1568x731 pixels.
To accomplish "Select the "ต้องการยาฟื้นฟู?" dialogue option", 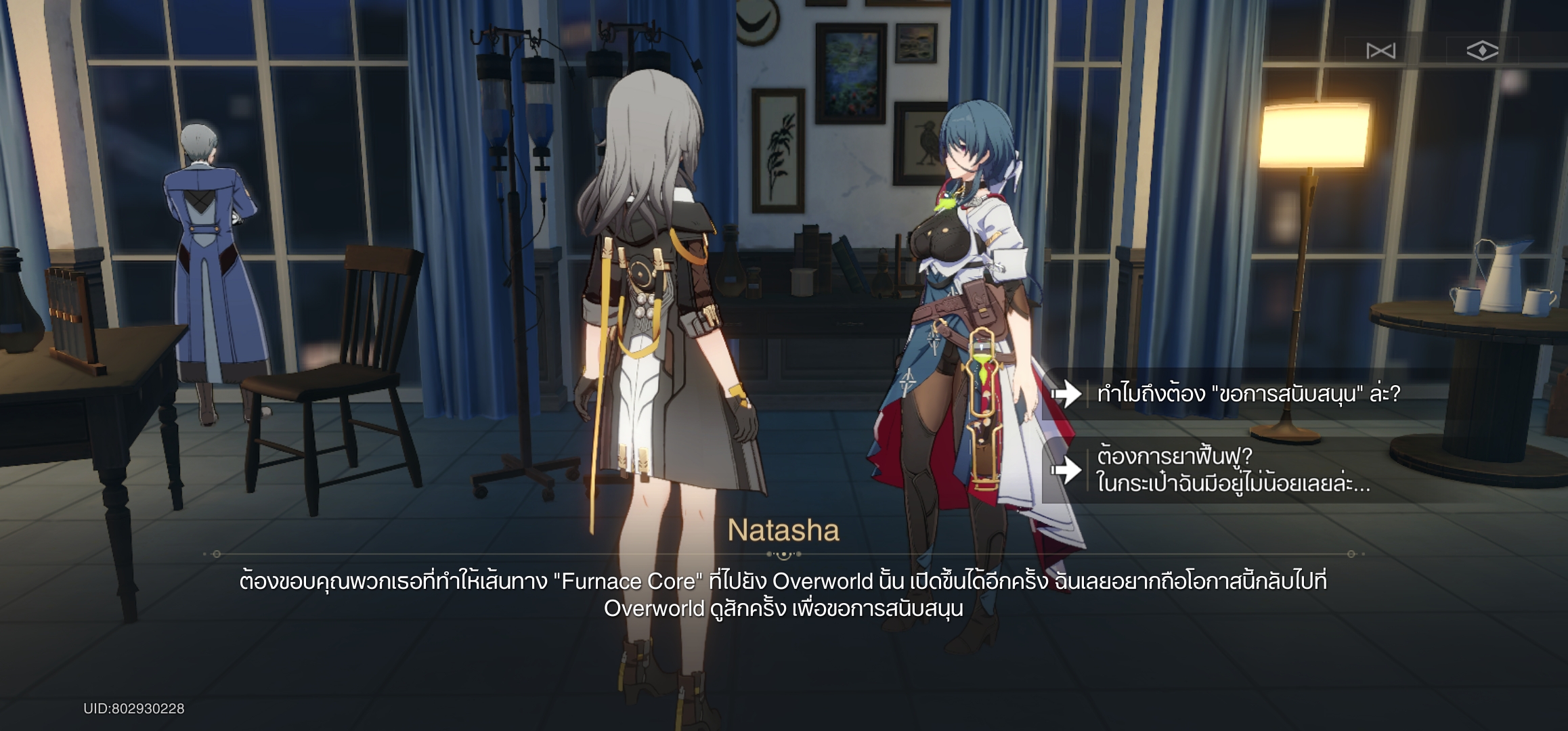I will pyautogui.click(x=1232, y=470).
